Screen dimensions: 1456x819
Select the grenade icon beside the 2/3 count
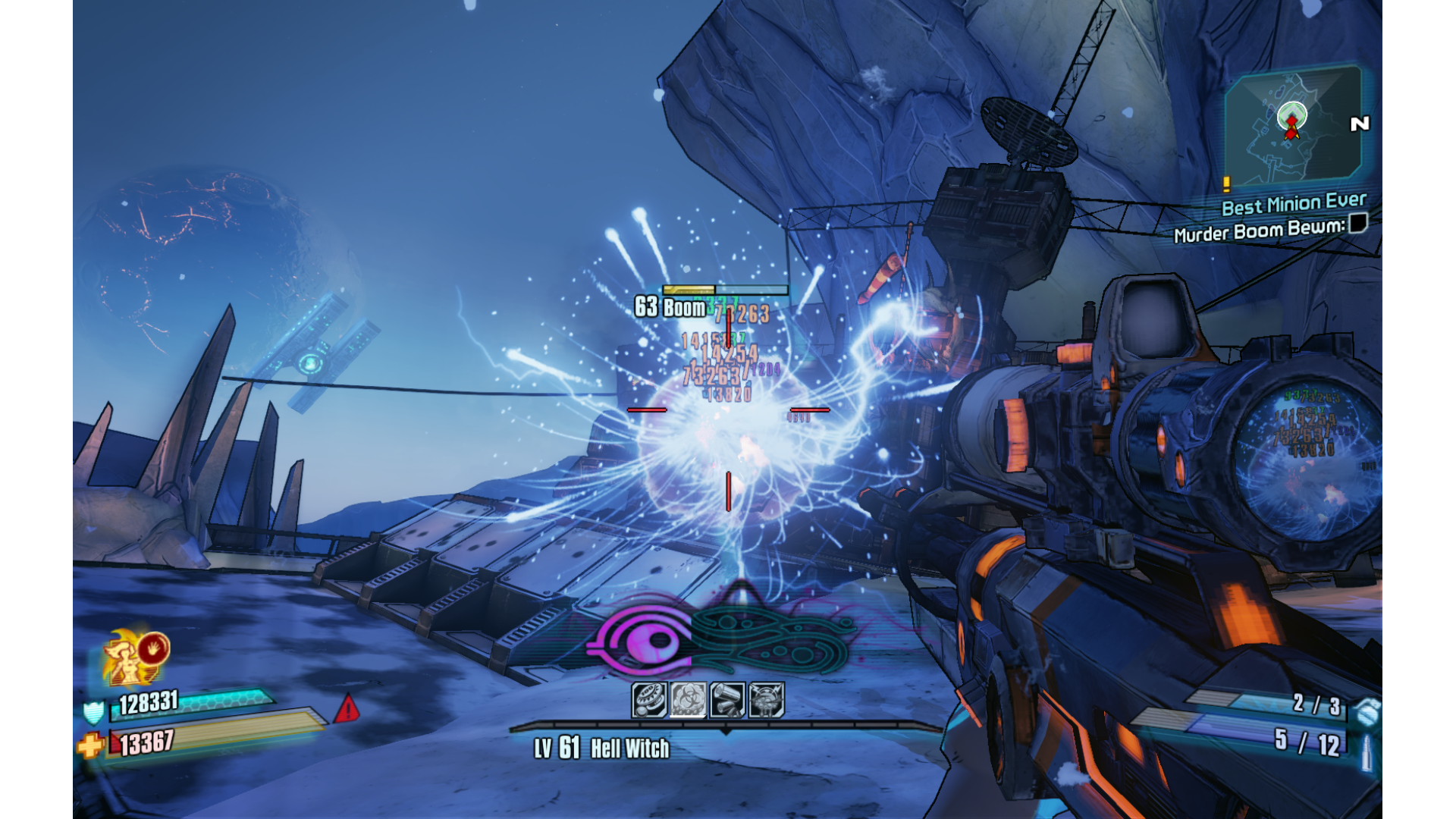point(1367,711)
